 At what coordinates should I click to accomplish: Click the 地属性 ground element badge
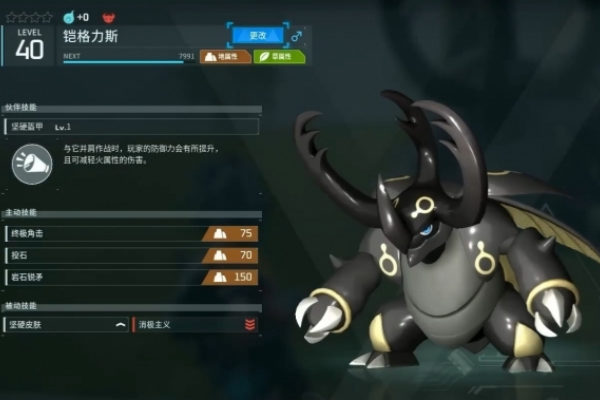(x=225, y=57)
